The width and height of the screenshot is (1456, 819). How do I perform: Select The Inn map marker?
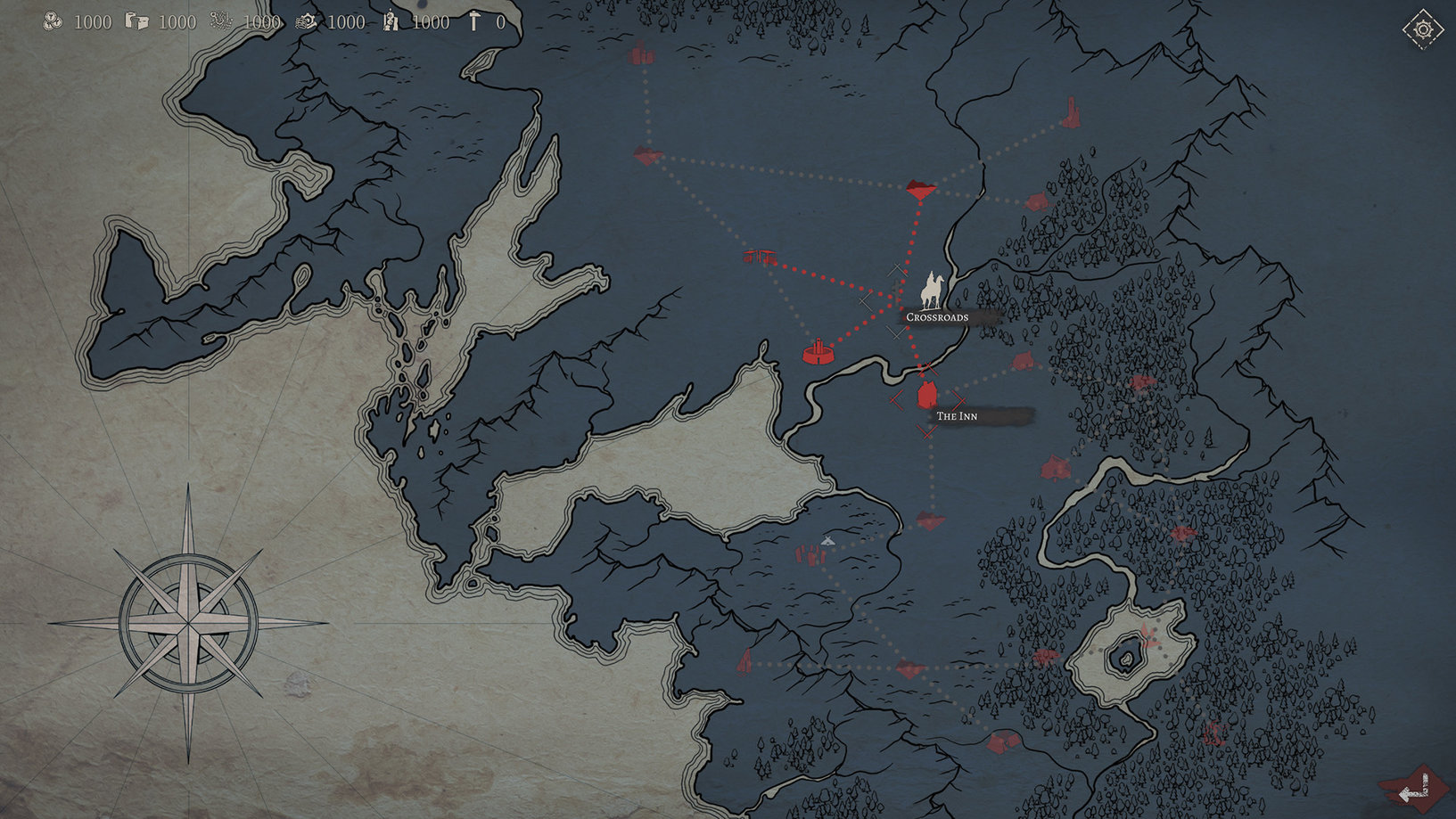tap(927, 395)
